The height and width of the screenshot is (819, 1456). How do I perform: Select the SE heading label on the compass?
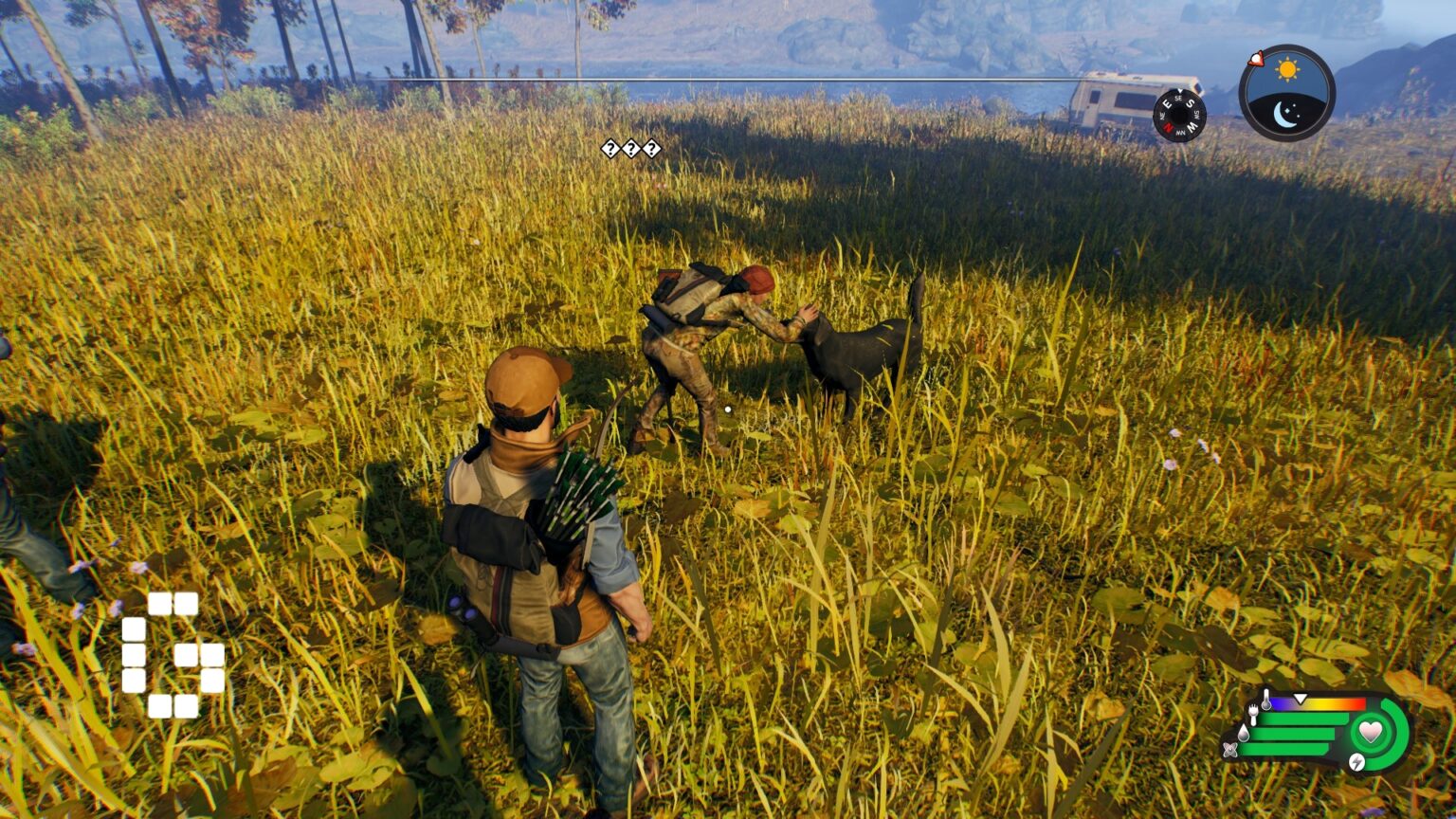(x=1178, y=99)
